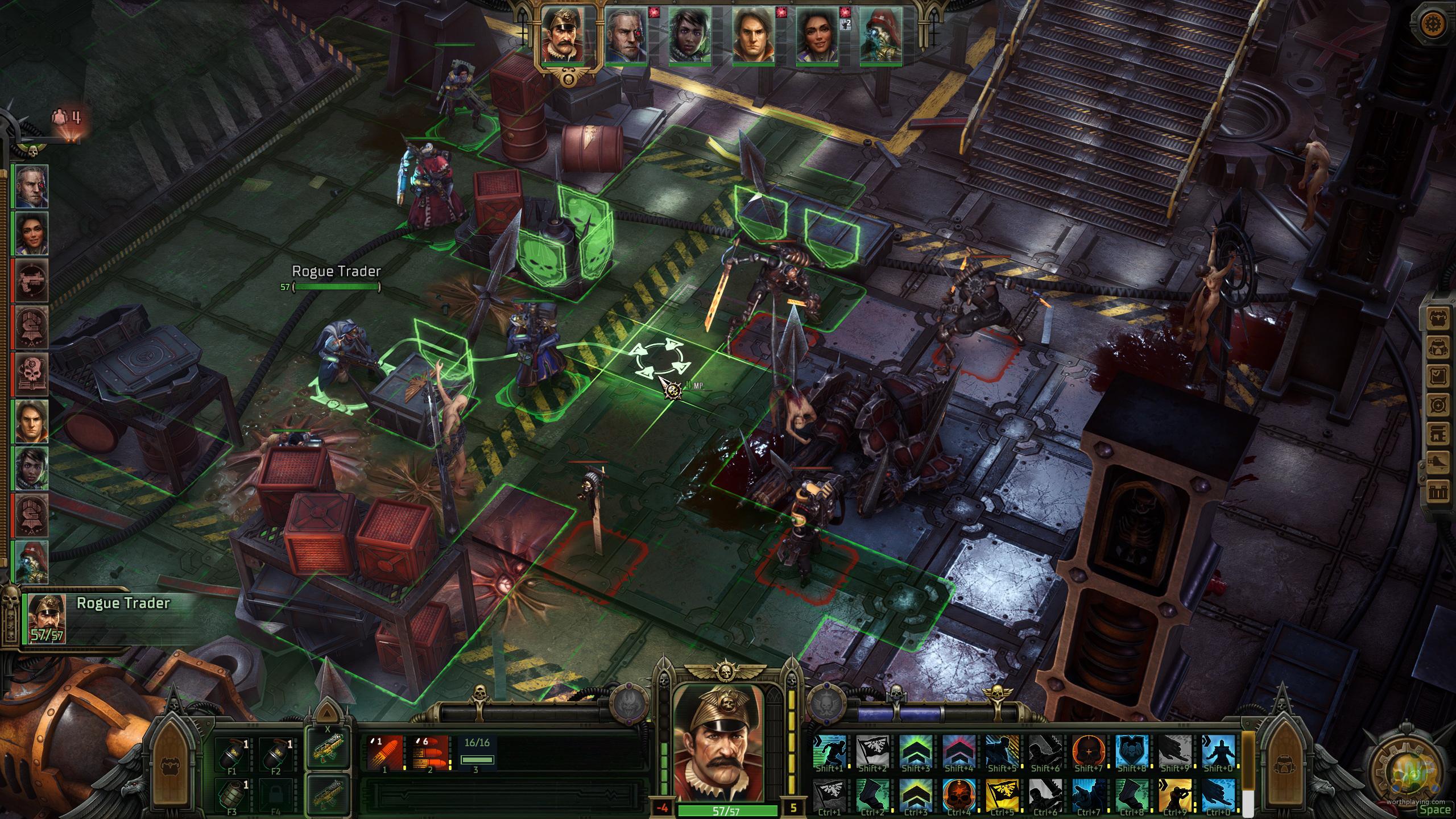The height and width of the screenshot is (819, 1456).
Task: Use the F1 grenade slot
Action: point(233,753)
